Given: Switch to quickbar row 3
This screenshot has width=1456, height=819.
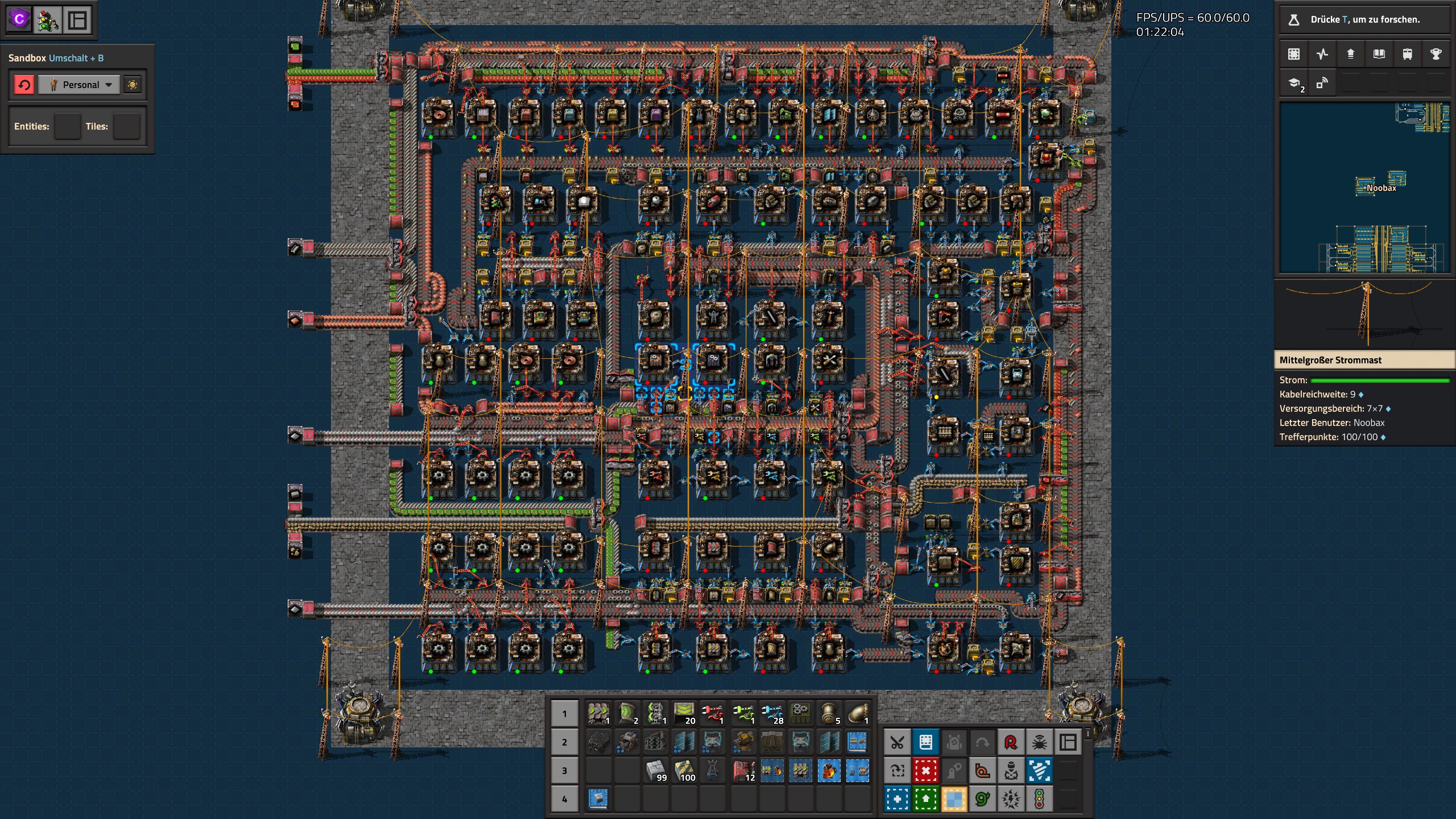Looking at the screenshot, I should tap(564, 771).
